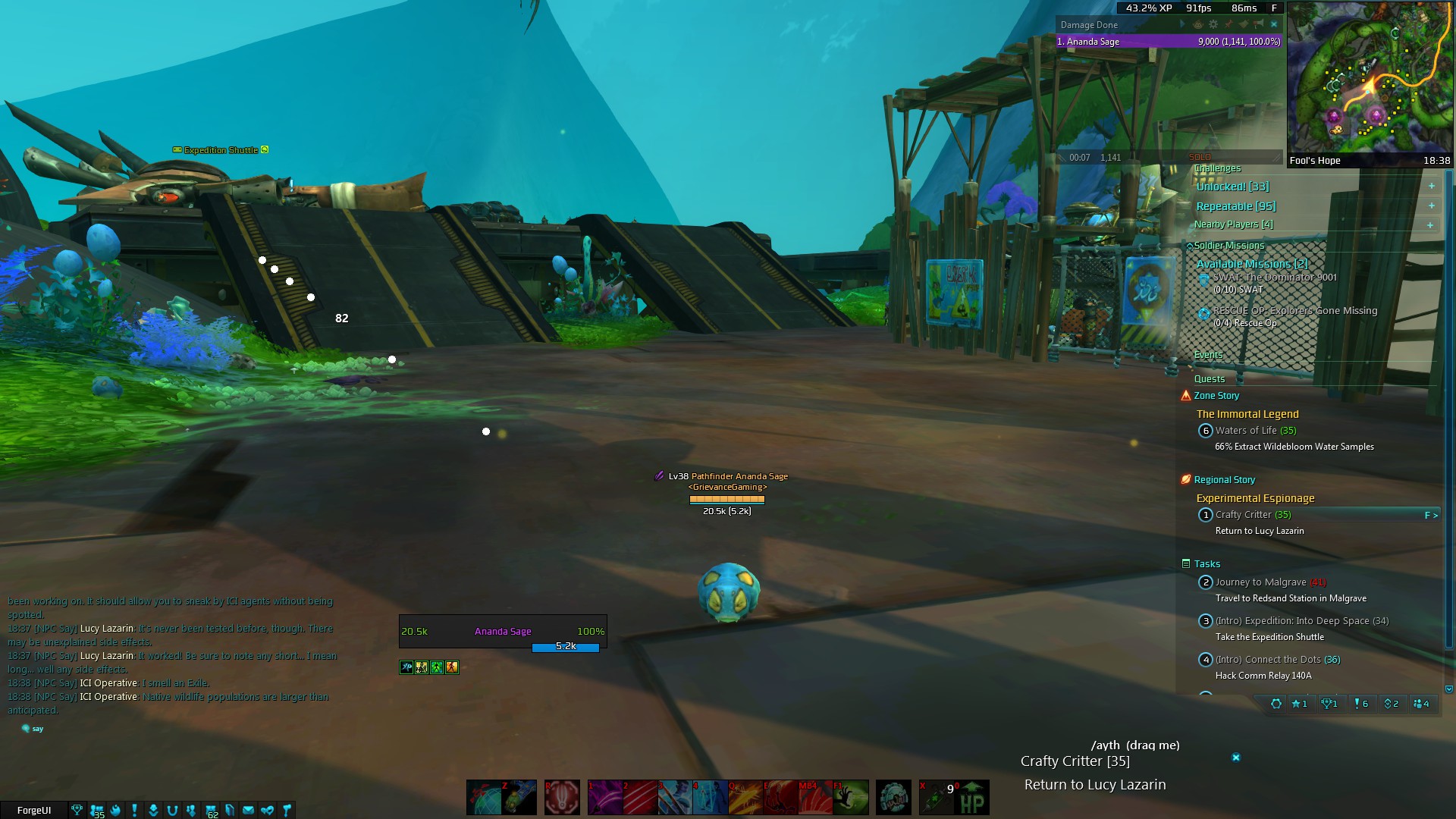Expand the Nearby Players [4] section
The width and height of the screenshot is (1456, 819).
tap(1431, 225)
